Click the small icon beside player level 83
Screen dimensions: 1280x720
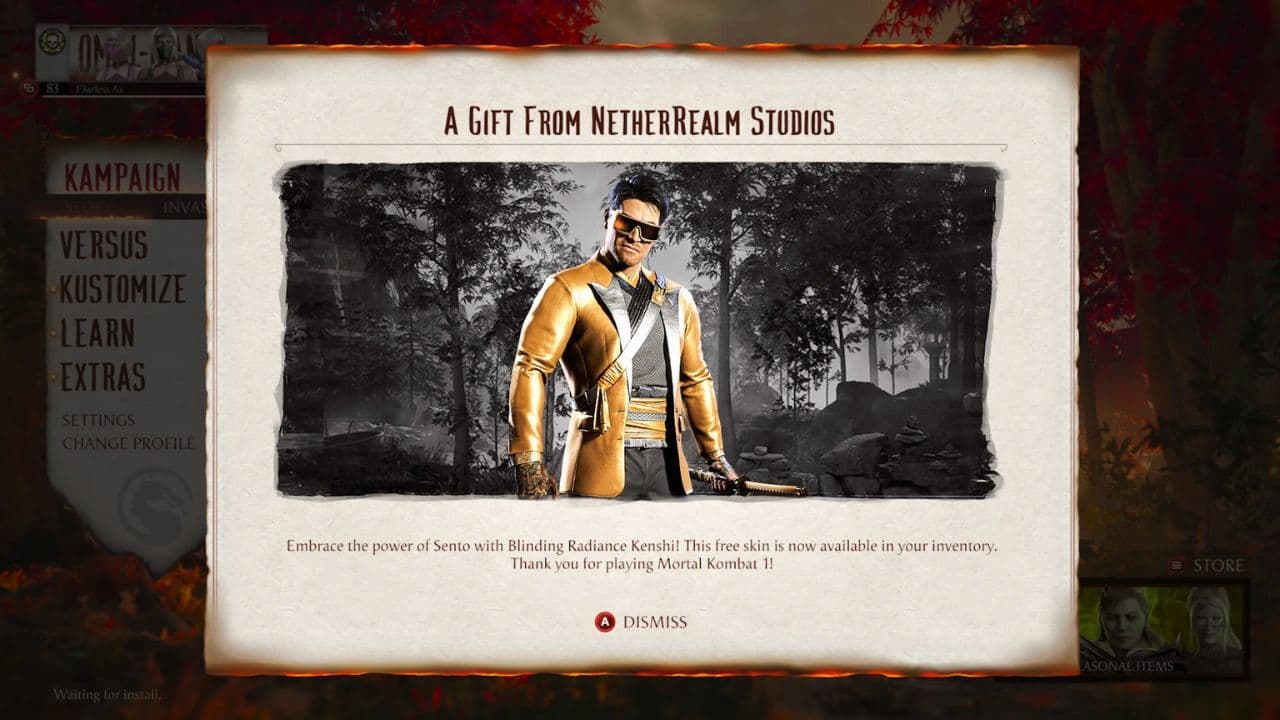[30, 89]
